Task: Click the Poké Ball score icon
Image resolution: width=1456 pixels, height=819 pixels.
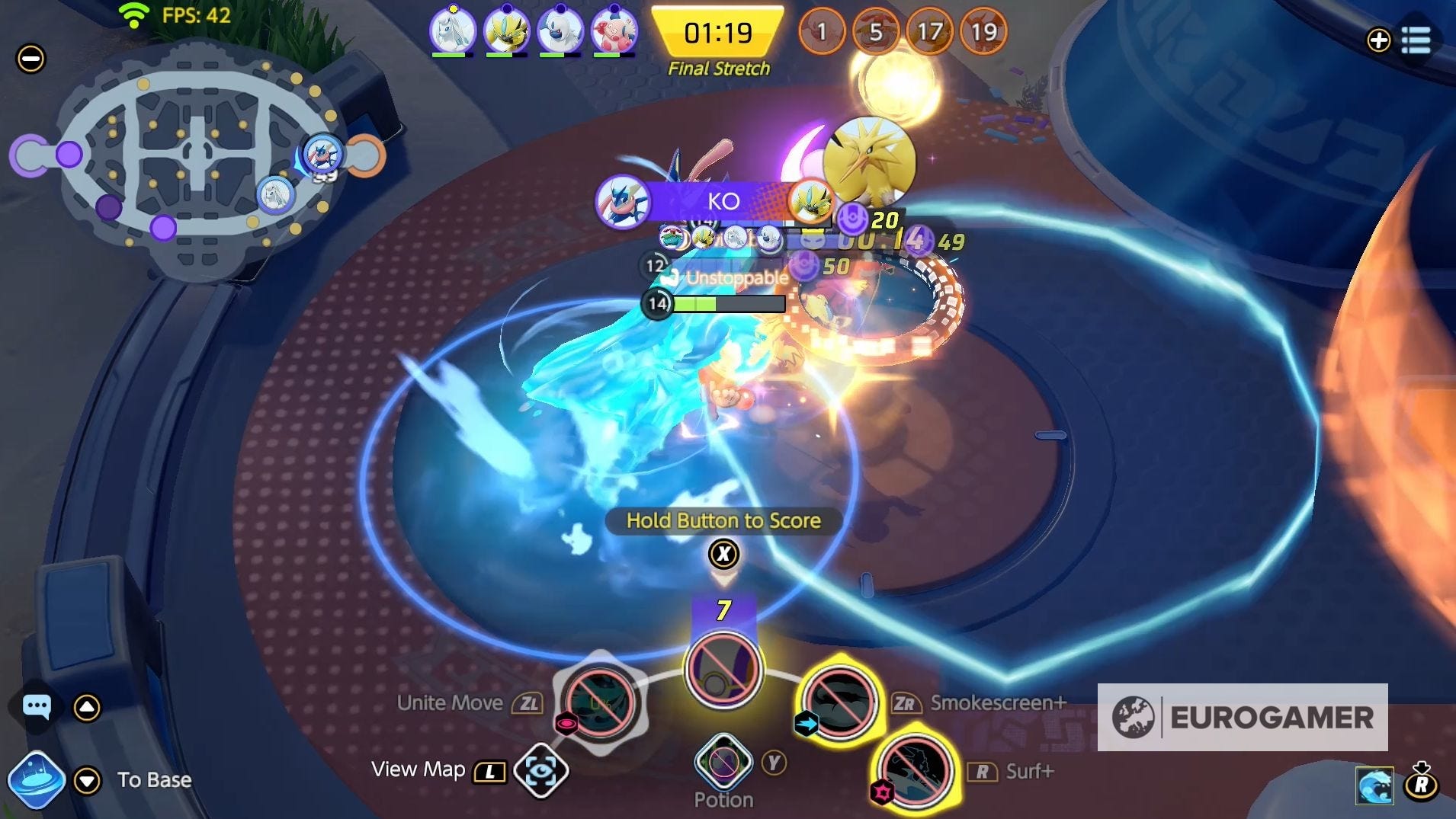Action: 723,669
